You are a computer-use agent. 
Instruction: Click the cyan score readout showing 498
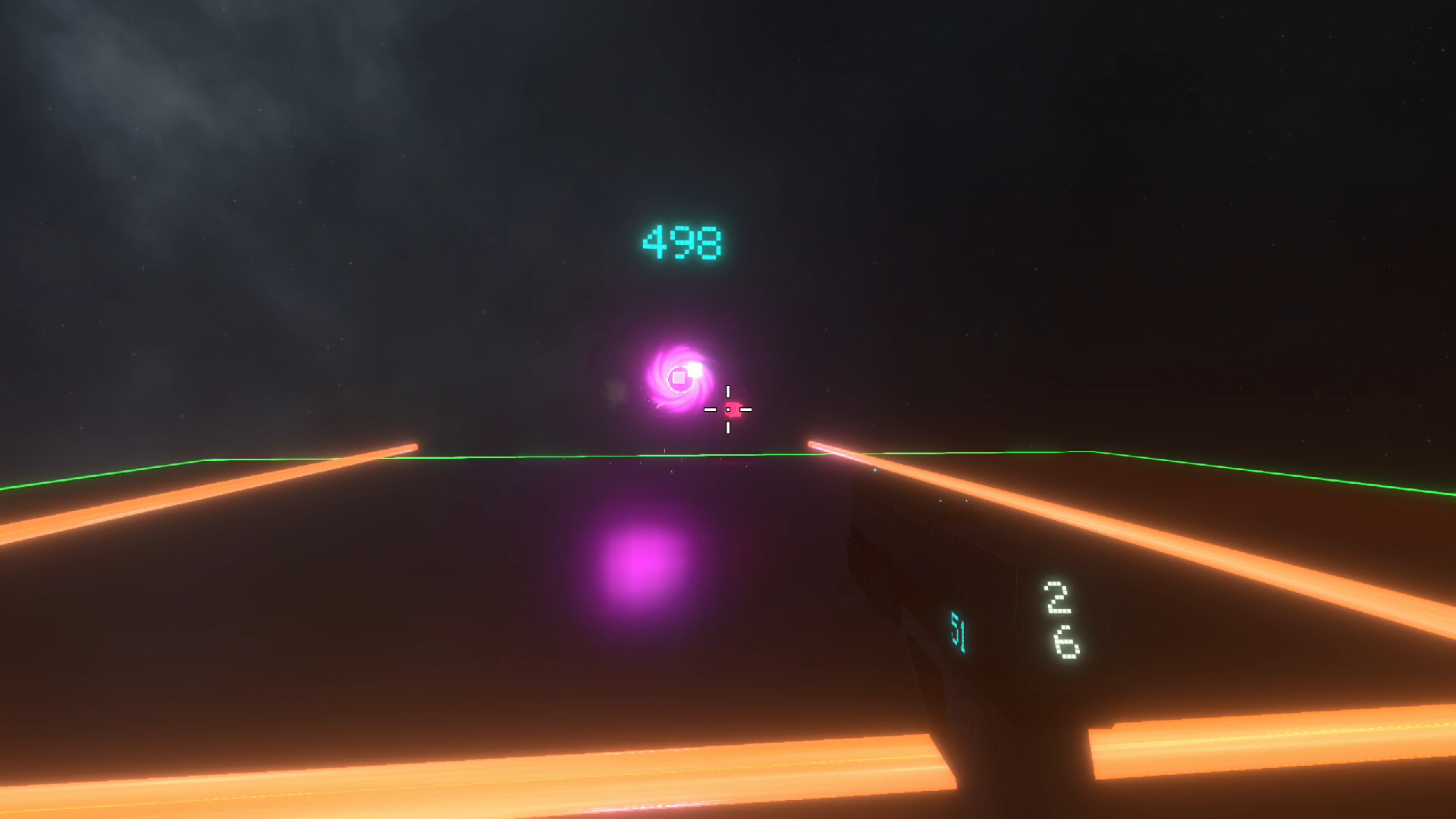point(681,242)
